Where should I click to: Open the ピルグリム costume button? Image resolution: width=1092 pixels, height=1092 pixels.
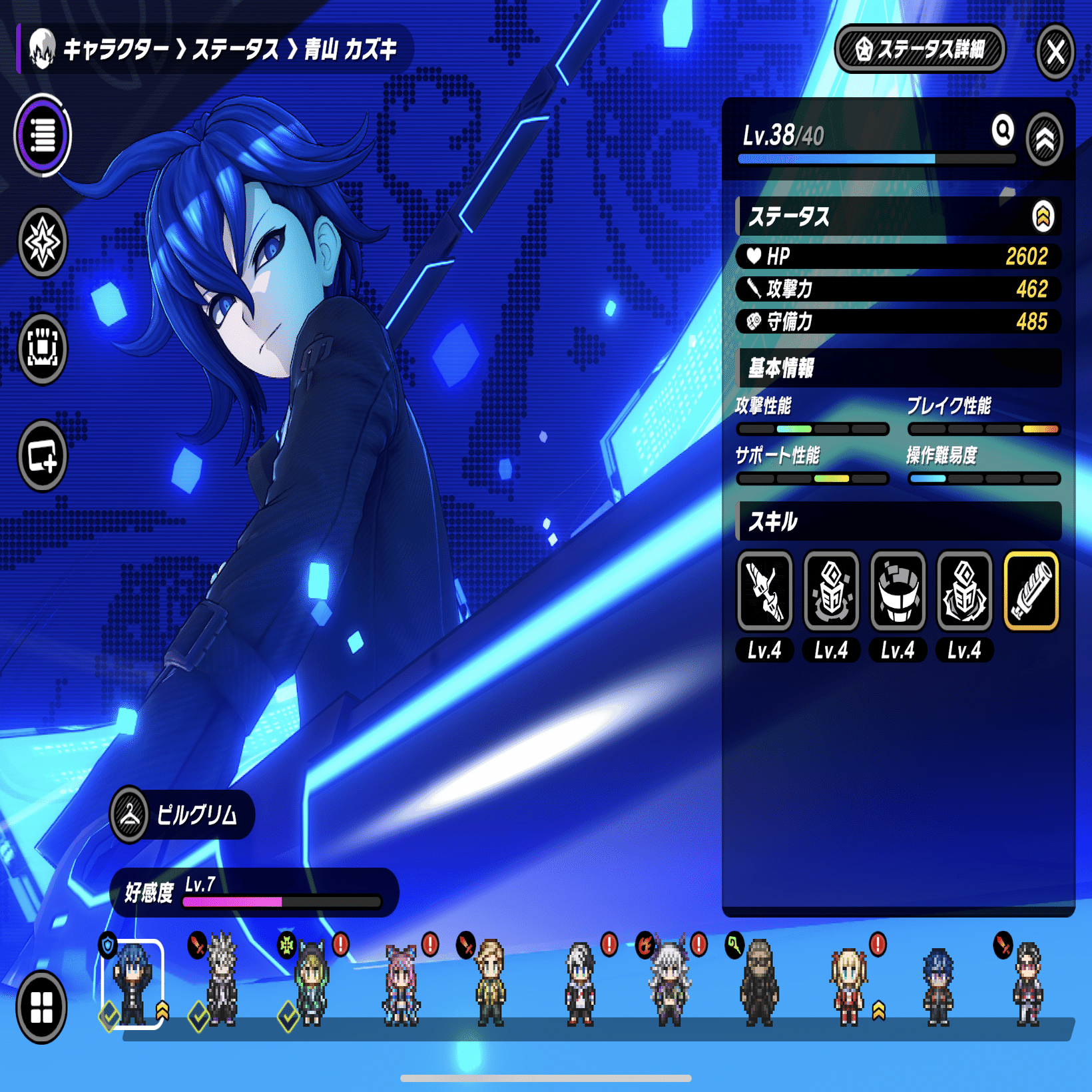click(182, 814)
